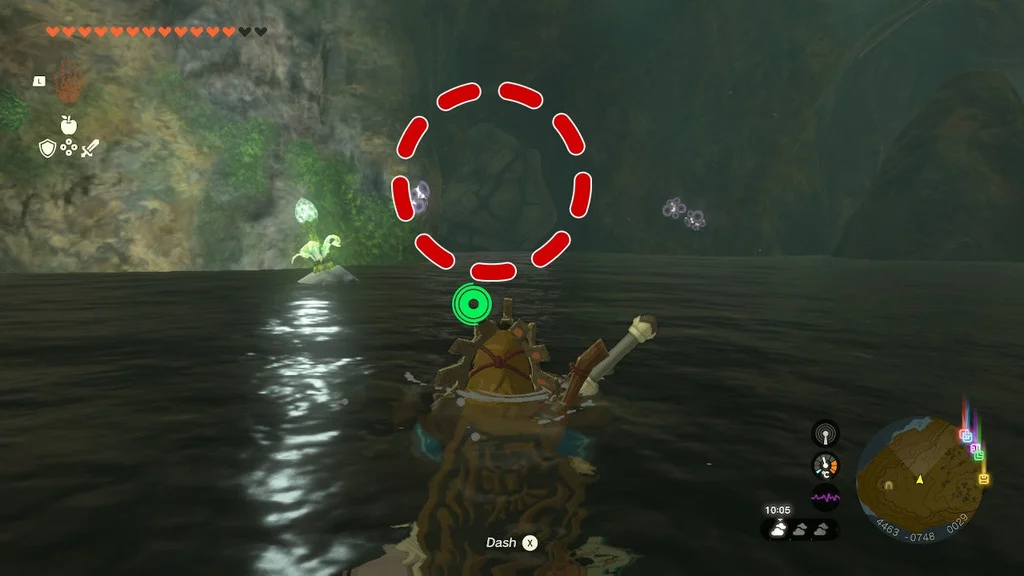The image size is (1024, 576).
Task: Select the yellow pin on minimap edge
Action: (984, 480)
